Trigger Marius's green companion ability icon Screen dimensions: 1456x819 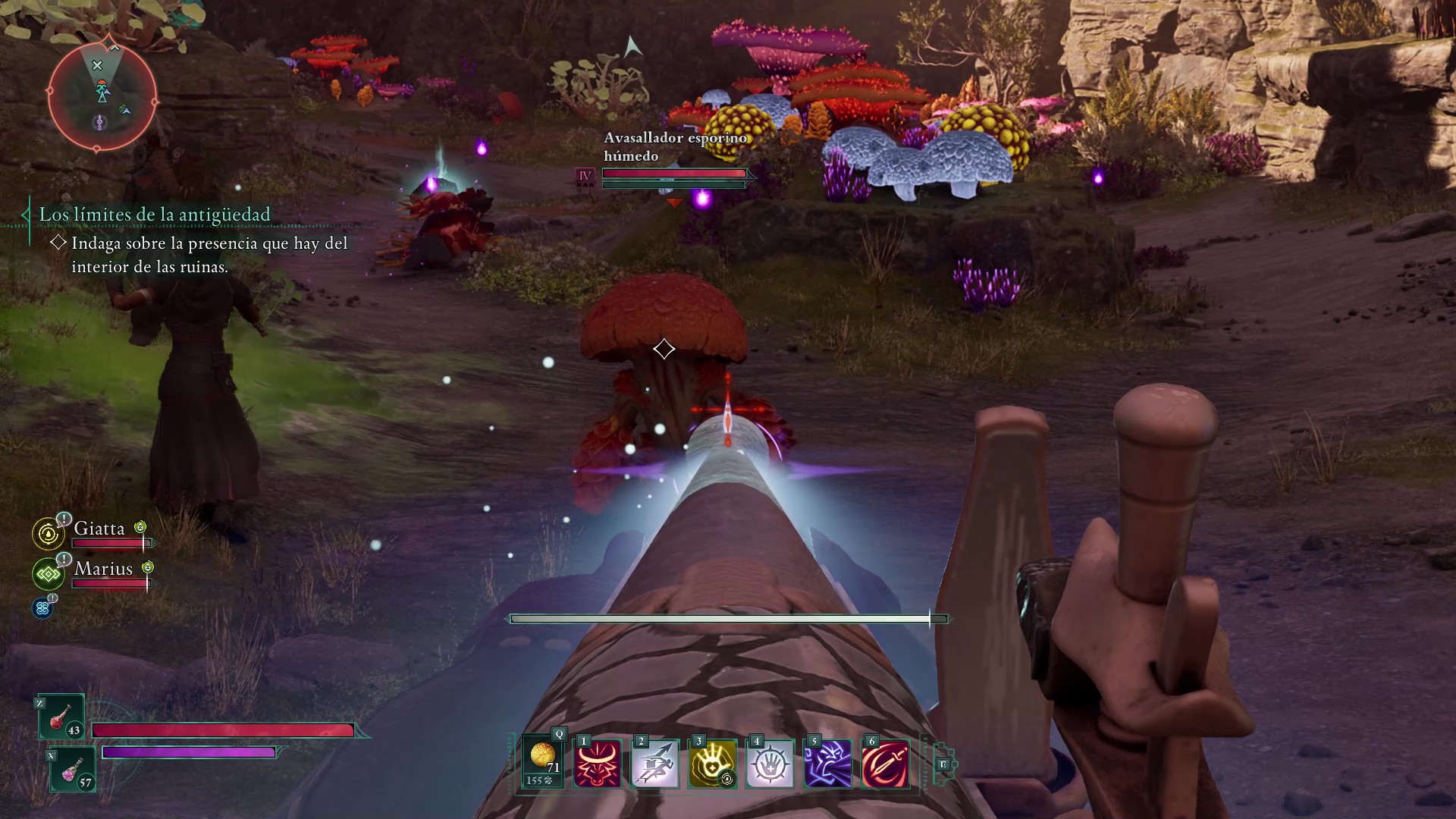point(49,574)
